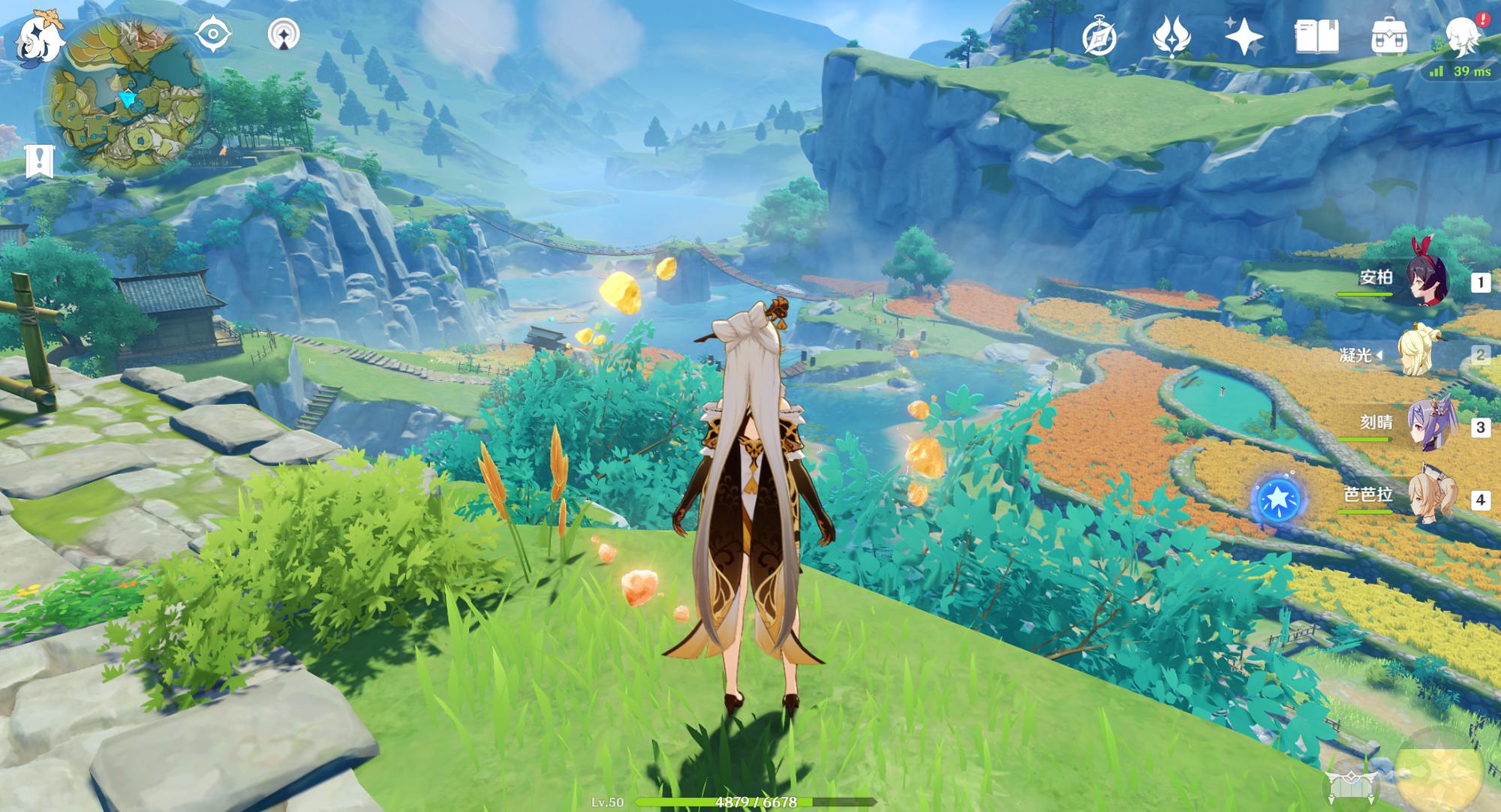
Task: Open the Battle Pass winged icon
Action: tap(1172, 37)
